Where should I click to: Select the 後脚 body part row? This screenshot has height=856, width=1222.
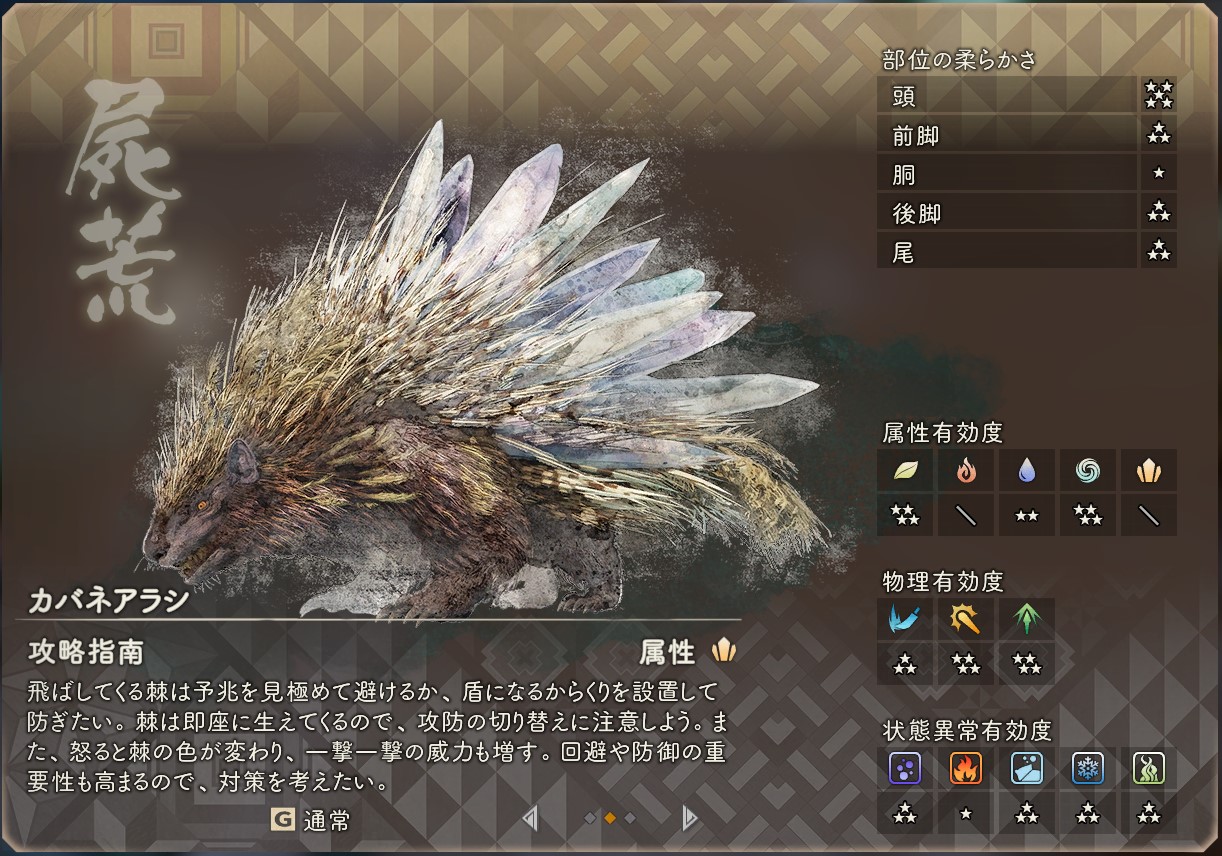tap(1007, 213)
